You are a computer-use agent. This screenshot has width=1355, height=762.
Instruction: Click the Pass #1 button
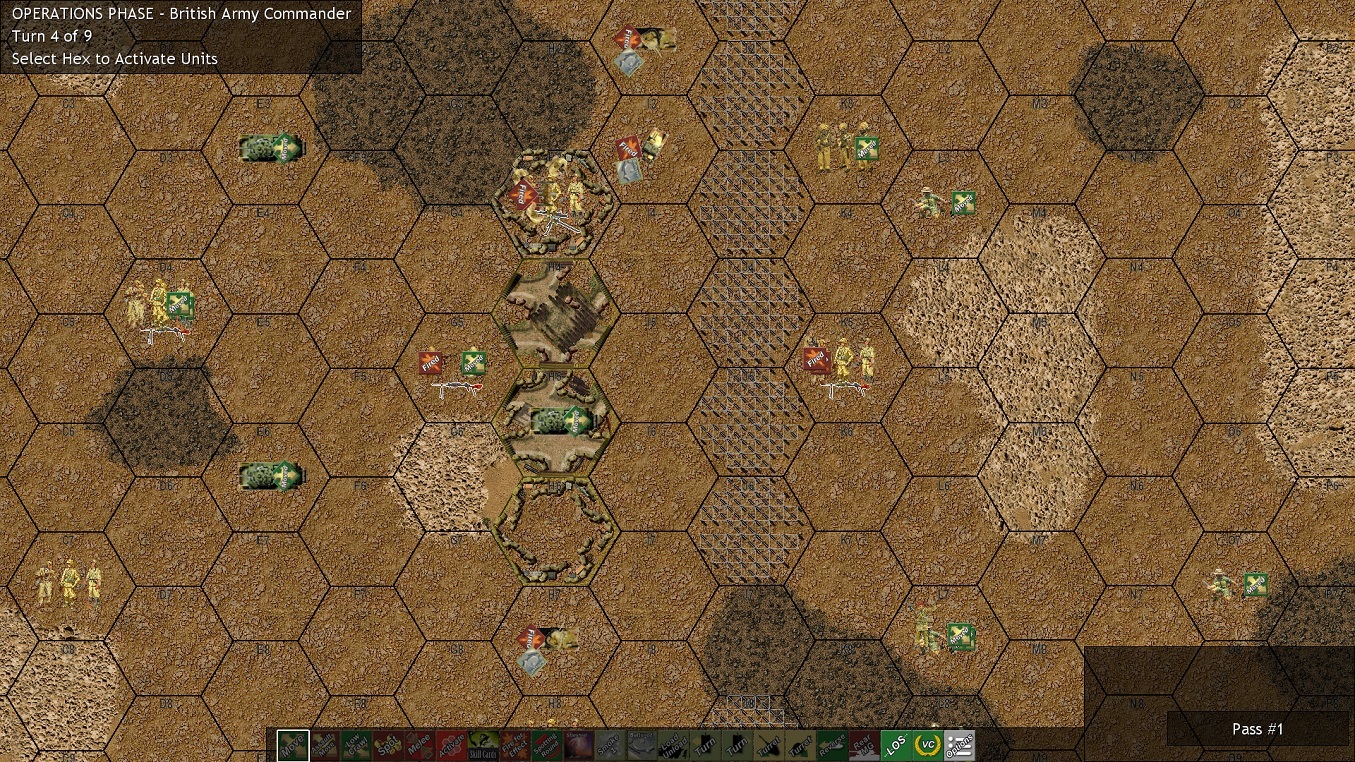click(x=1256, y=729)
